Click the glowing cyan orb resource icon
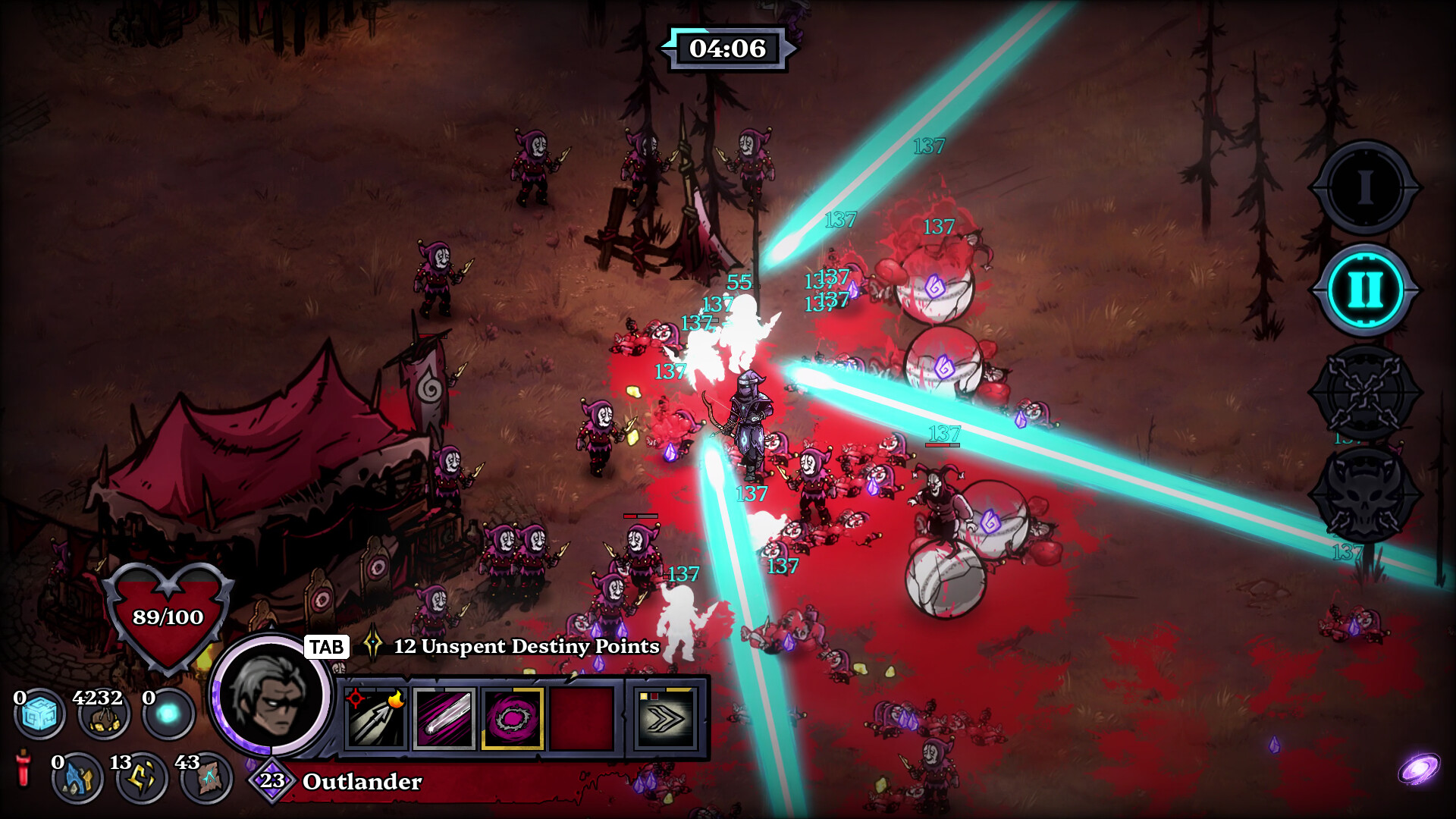1456x819 pixels. point(168,714)
